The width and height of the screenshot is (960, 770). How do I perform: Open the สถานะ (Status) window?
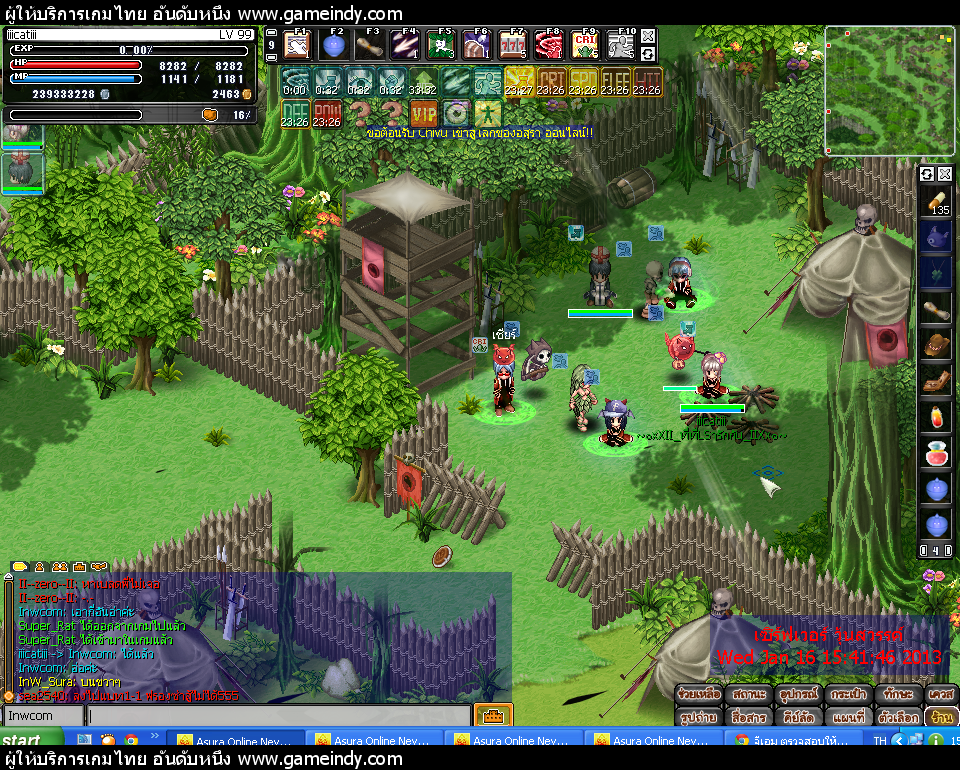pyautogui.click(x=749, y=693)
